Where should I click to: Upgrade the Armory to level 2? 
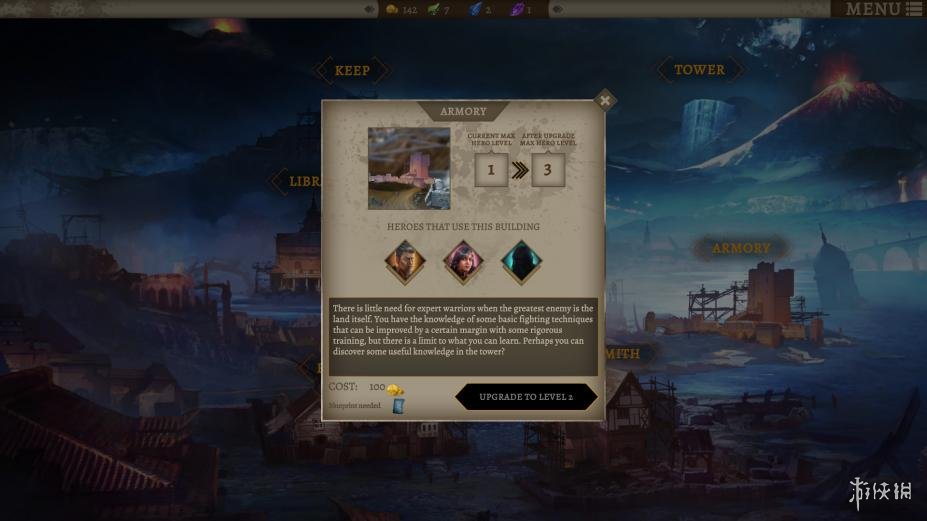(526, 397)
